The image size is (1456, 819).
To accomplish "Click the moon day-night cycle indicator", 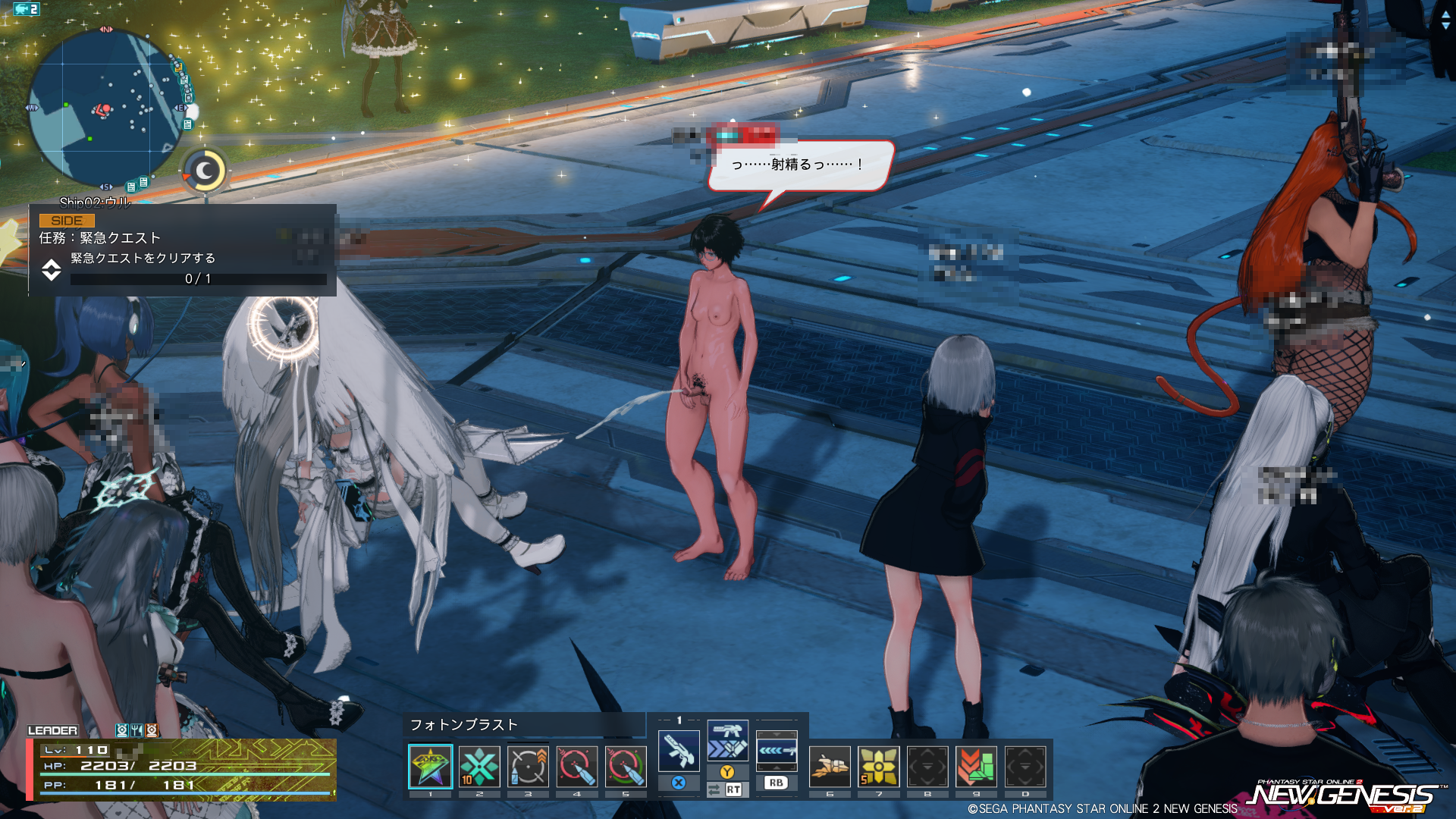I will (x=206, y=171).
